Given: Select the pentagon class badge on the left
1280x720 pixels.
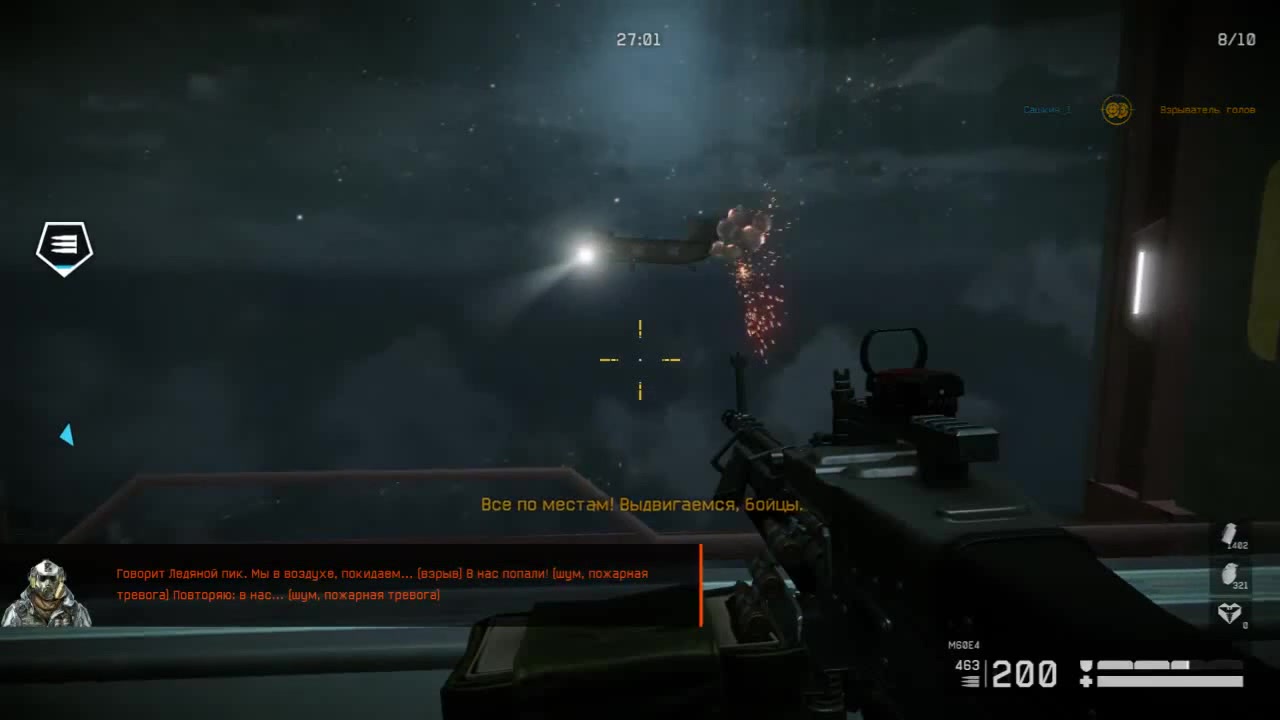Looking at the screenshot, I should tap(64, 248).
